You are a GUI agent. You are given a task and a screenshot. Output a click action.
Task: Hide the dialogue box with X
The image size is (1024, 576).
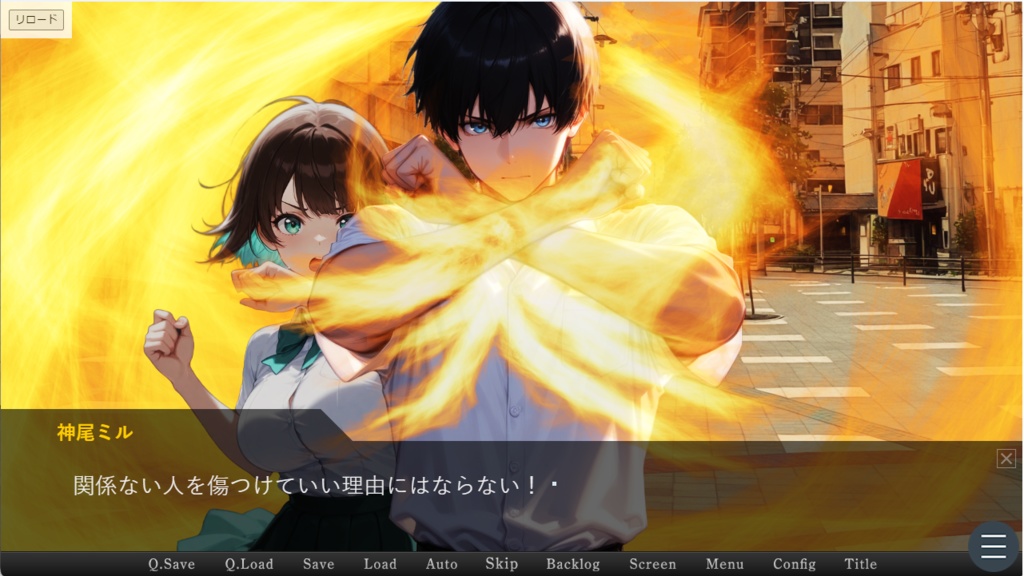point(1006,458)
